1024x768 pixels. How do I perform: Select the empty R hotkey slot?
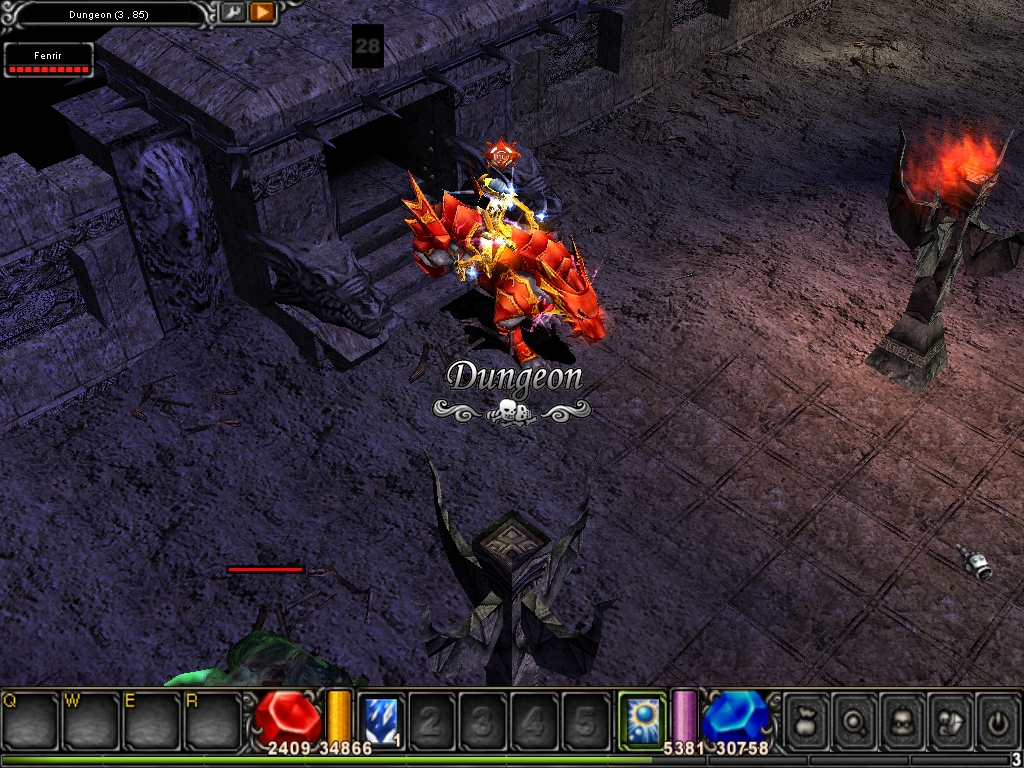(213, 720)
